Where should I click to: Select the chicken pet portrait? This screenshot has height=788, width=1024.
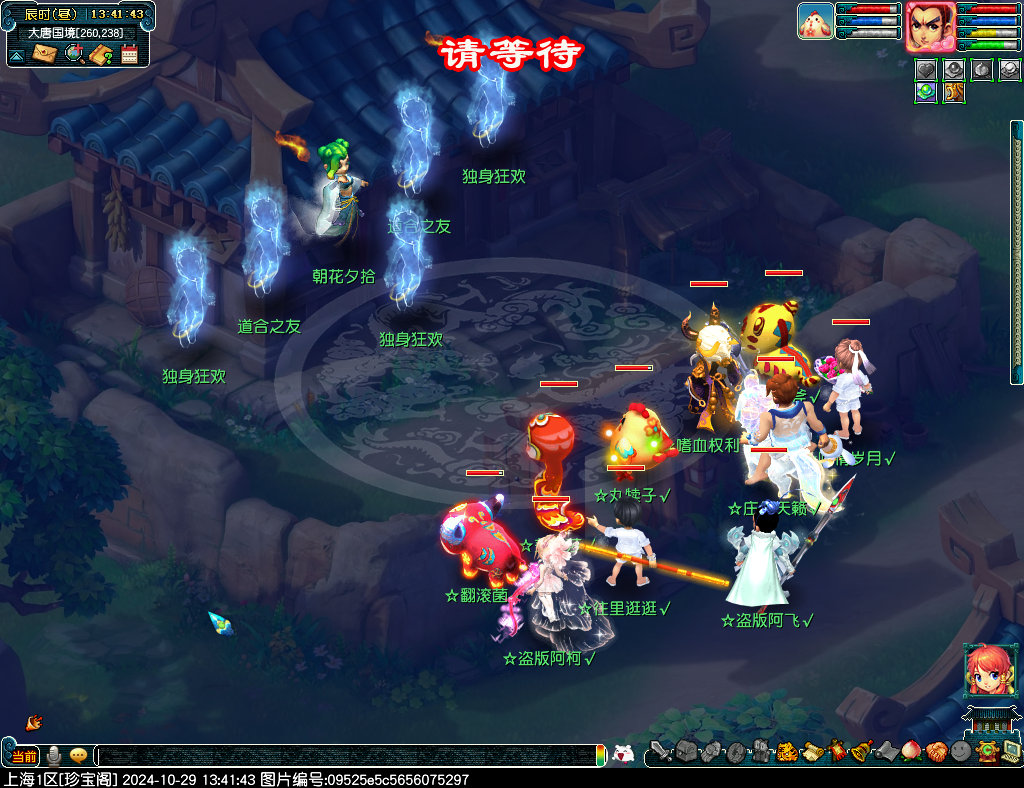[815, 21]
